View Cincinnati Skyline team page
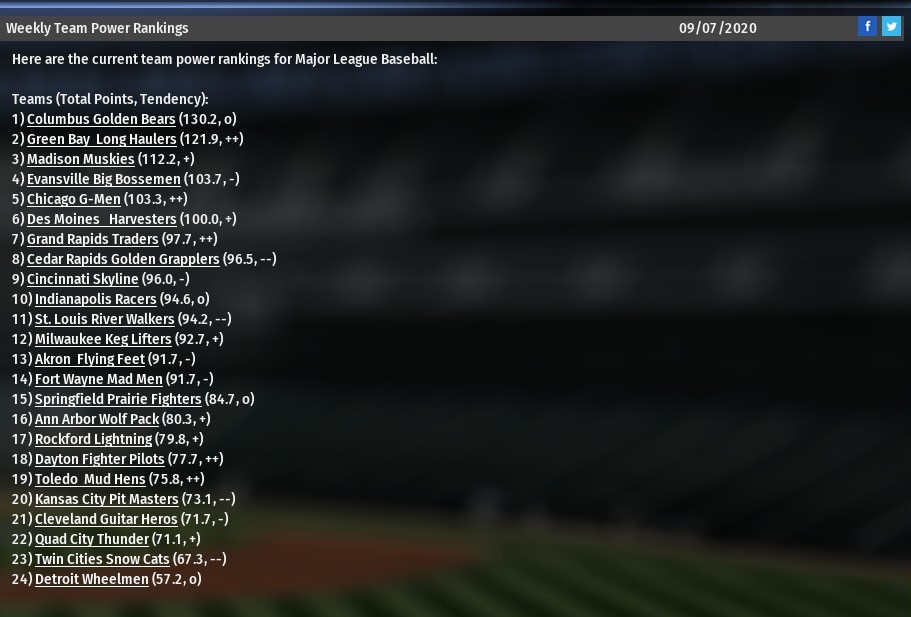Image resolution: width=911 pixels, height=617 pixels. point(82,279)
